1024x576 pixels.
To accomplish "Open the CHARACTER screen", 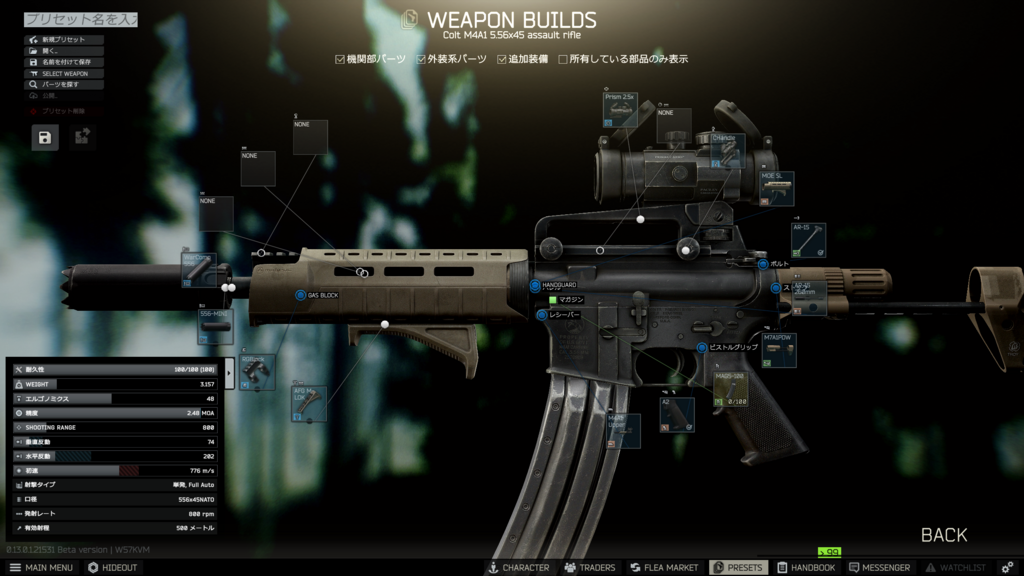I will [517, 567].
